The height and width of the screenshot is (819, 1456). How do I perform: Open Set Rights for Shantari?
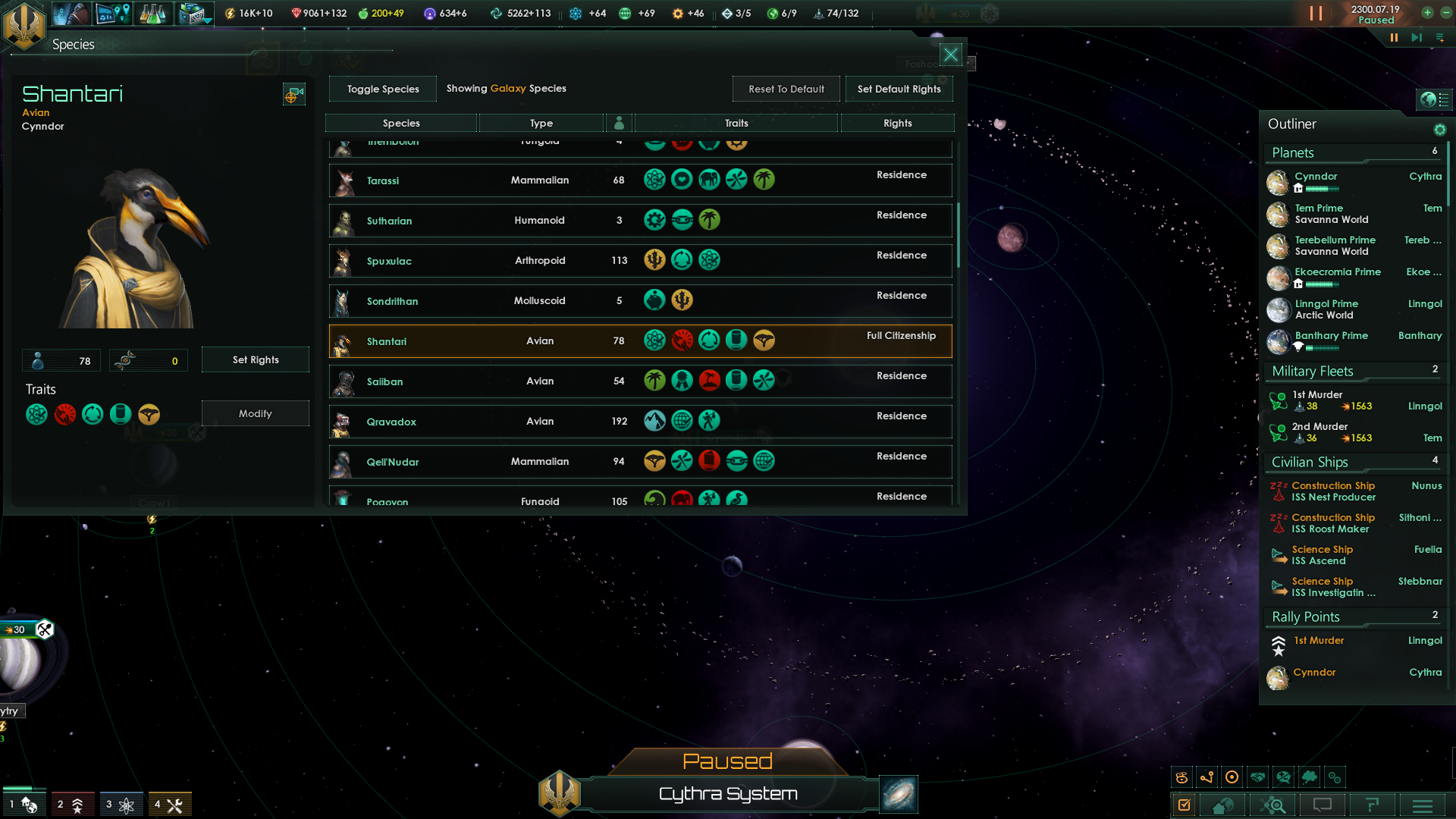(x=255, y=359)
